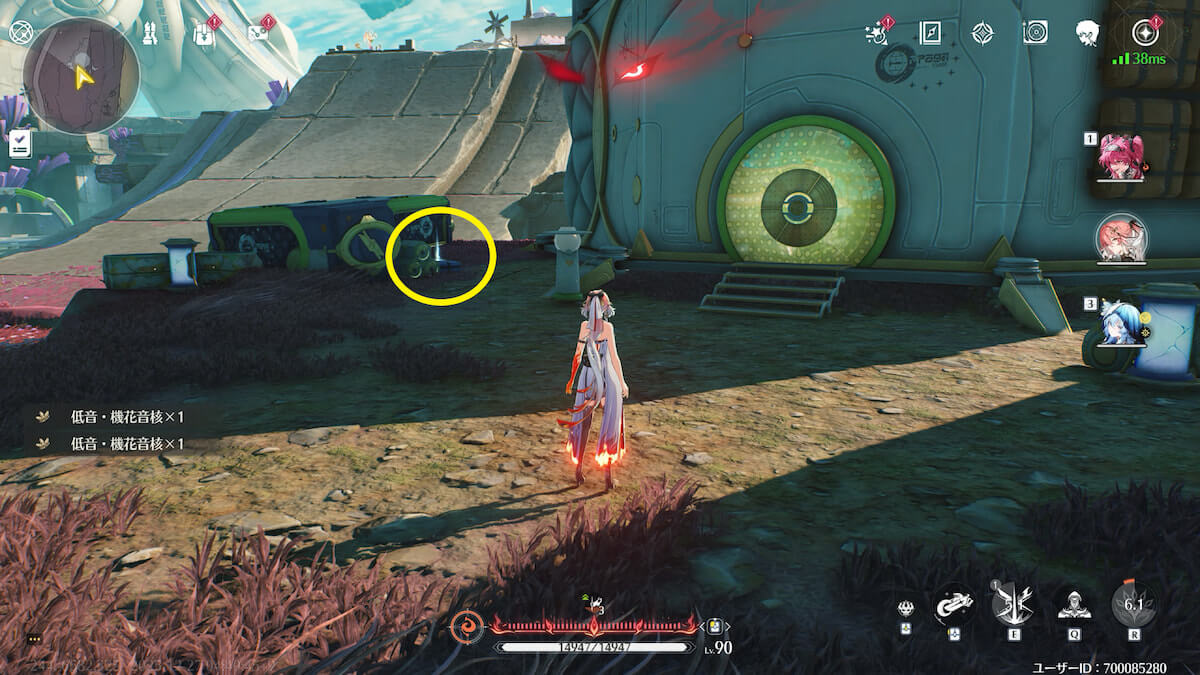
Task: Open the circular minimap
Action: click(81, 75)
